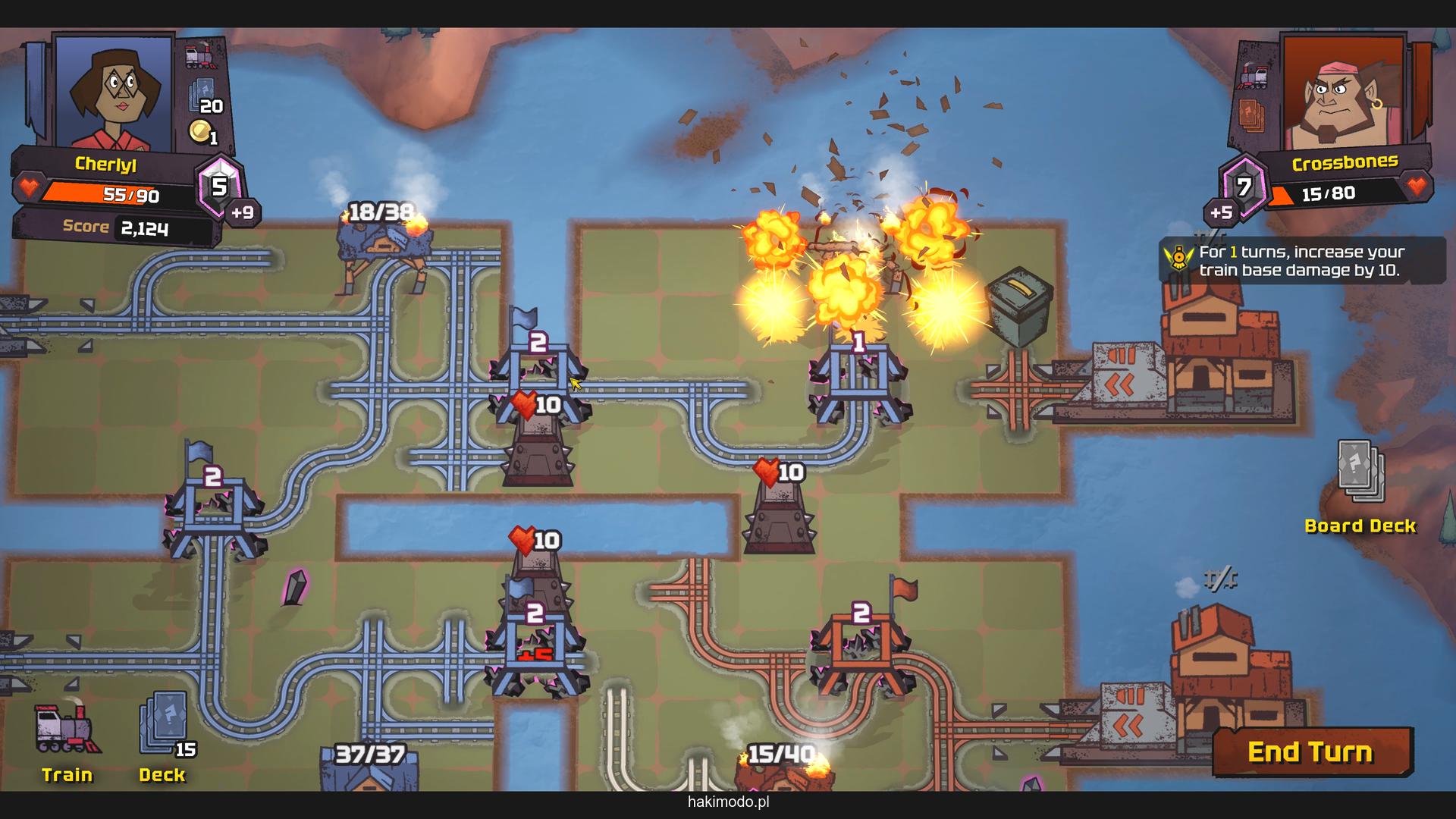End the current turn

coord(1312,752)
